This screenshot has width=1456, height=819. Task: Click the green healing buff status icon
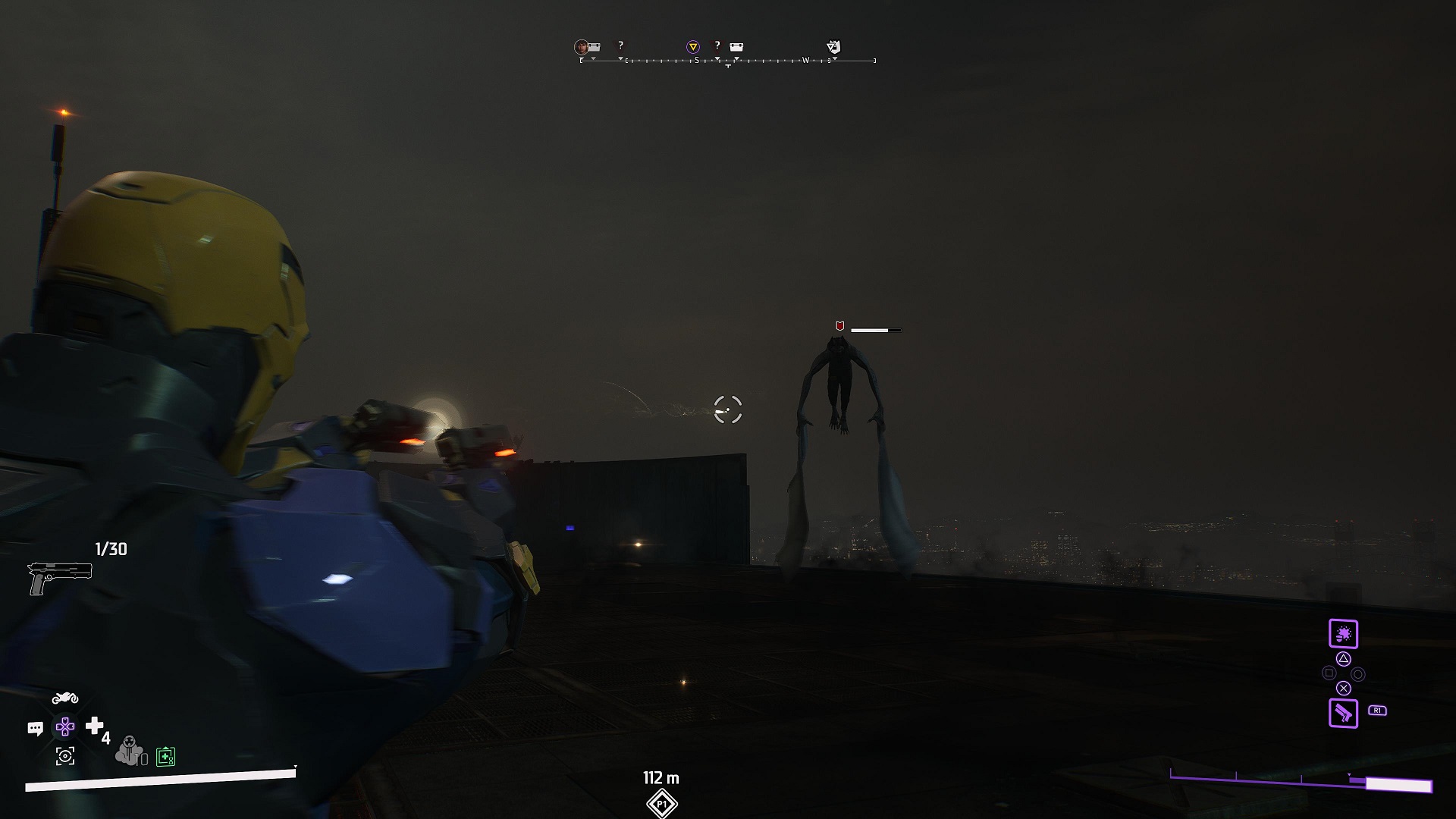click(x=165, y=756)
